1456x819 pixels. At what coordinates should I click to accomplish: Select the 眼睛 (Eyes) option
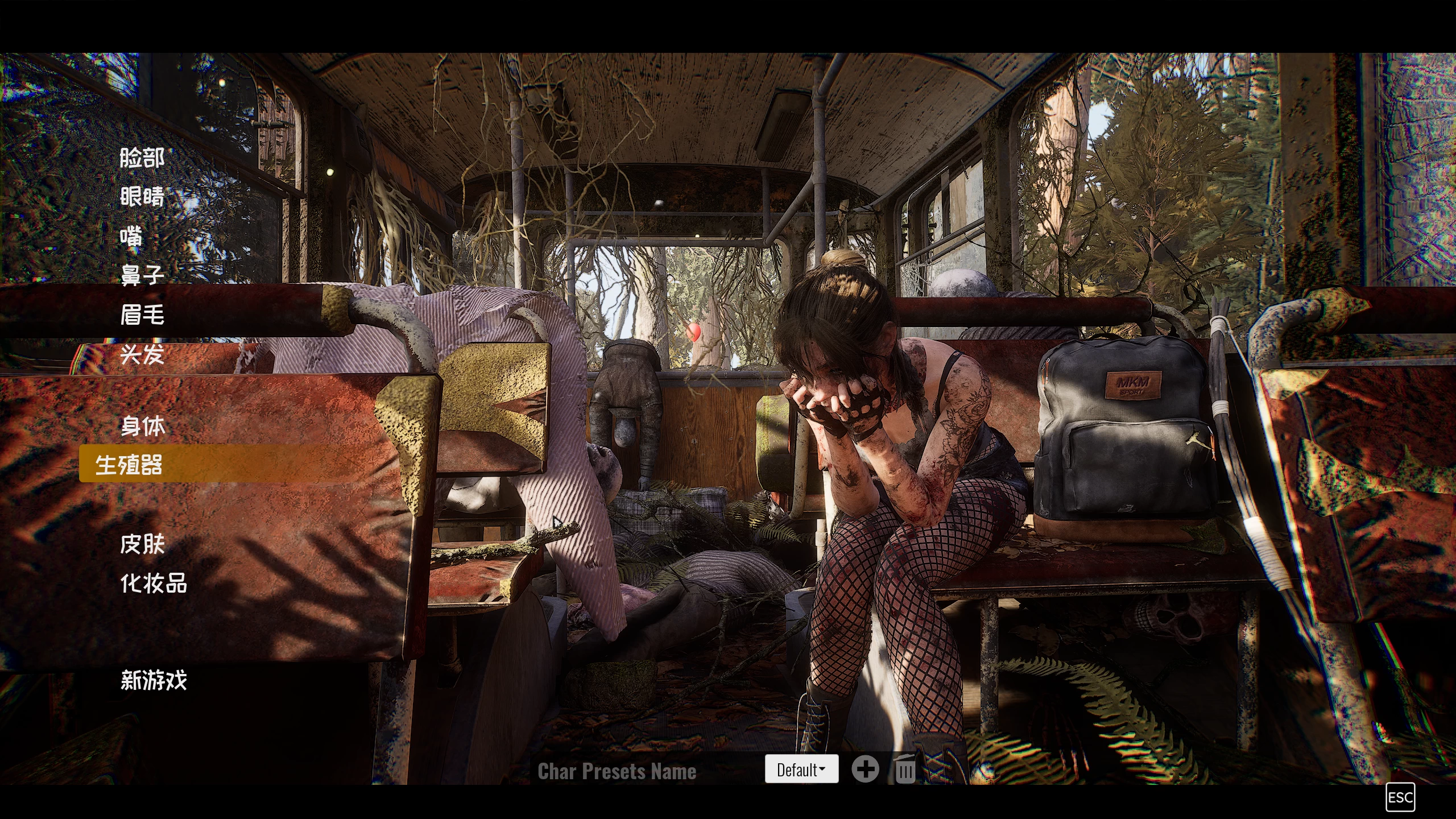pos(142,197)
